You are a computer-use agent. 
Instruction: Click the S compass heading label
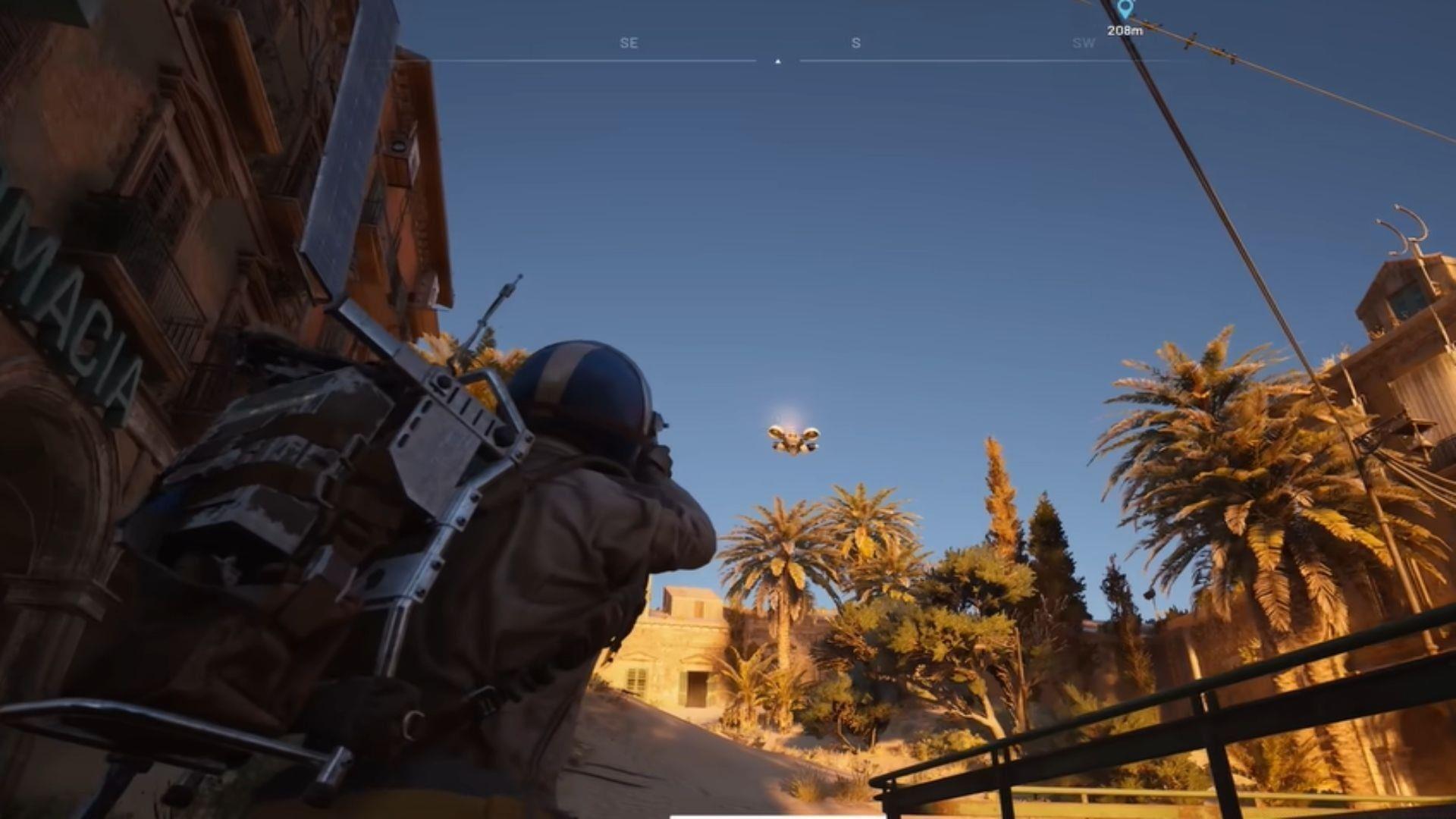pyautogui.click(x=855, y=42)
